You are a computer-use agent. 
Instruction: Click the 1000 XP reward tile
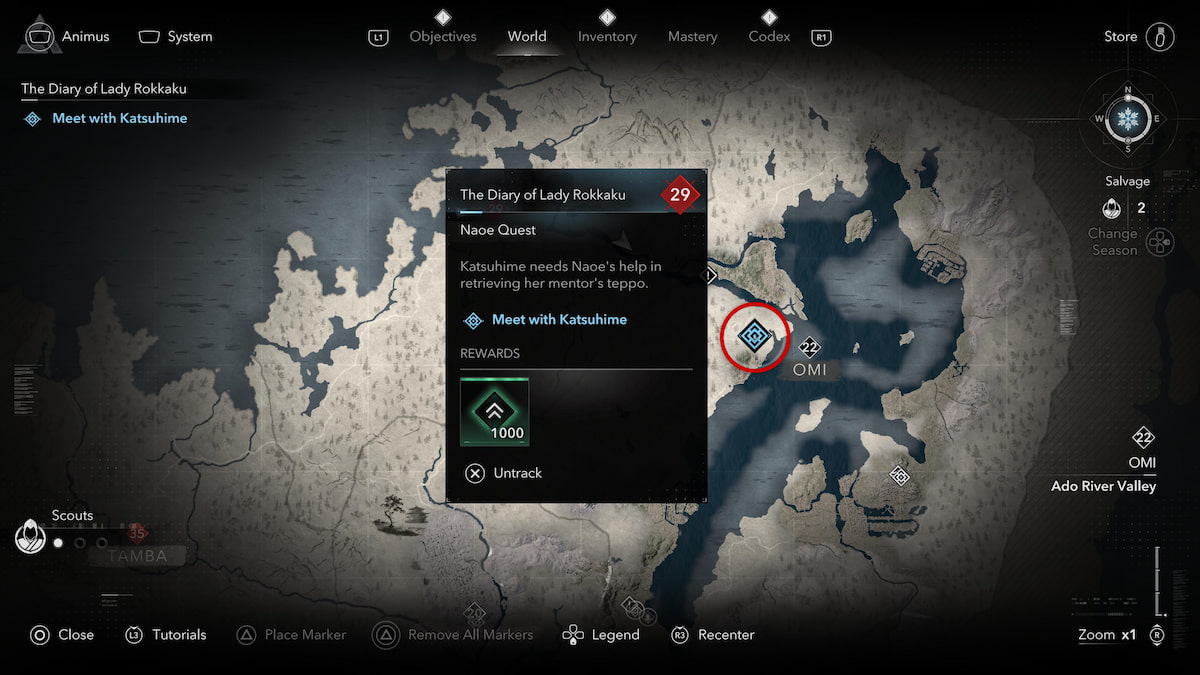click(495, 411)
